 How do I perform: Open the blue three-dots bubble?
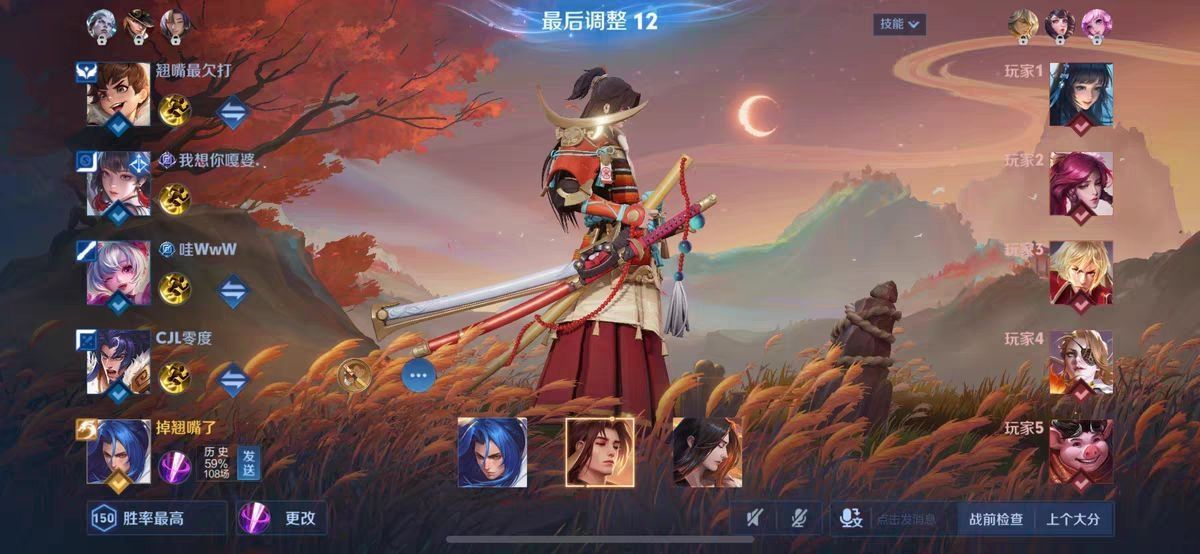[x=419, y=375]
